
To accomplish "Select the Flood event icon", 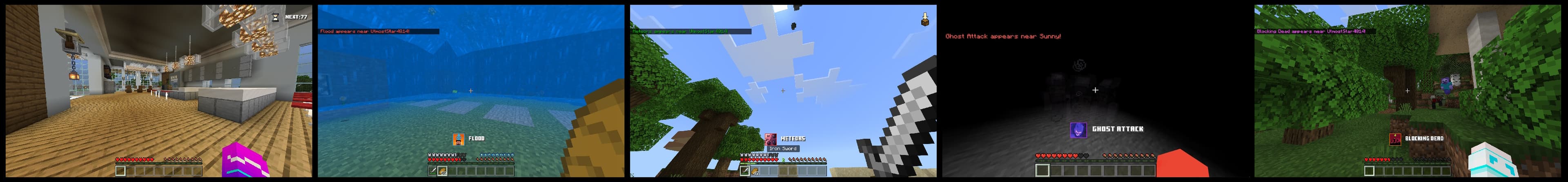I will point(458,140).
